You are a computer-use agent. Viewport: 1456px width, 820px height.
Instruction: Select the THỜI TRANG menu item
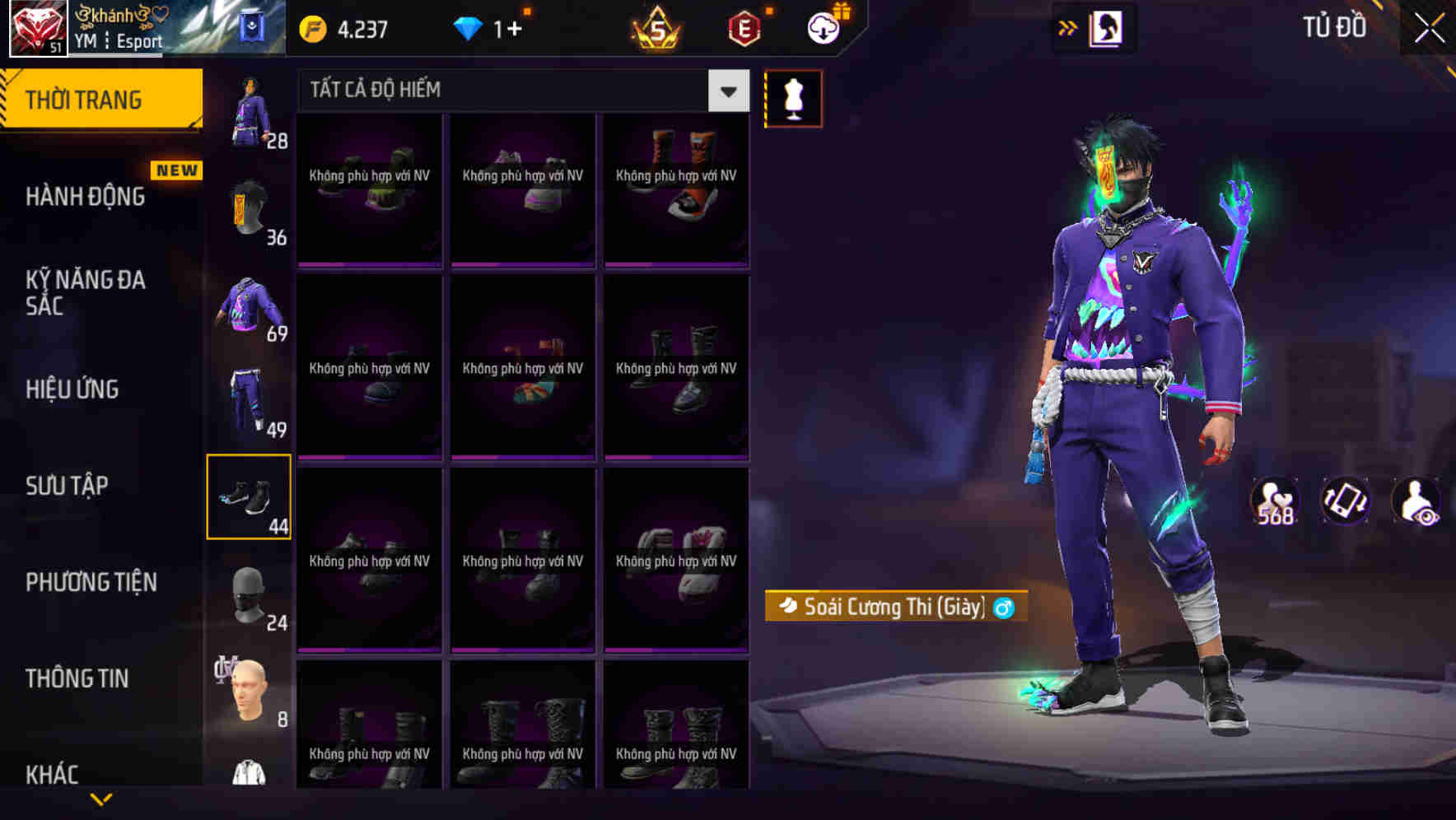(x=82, y=99)
